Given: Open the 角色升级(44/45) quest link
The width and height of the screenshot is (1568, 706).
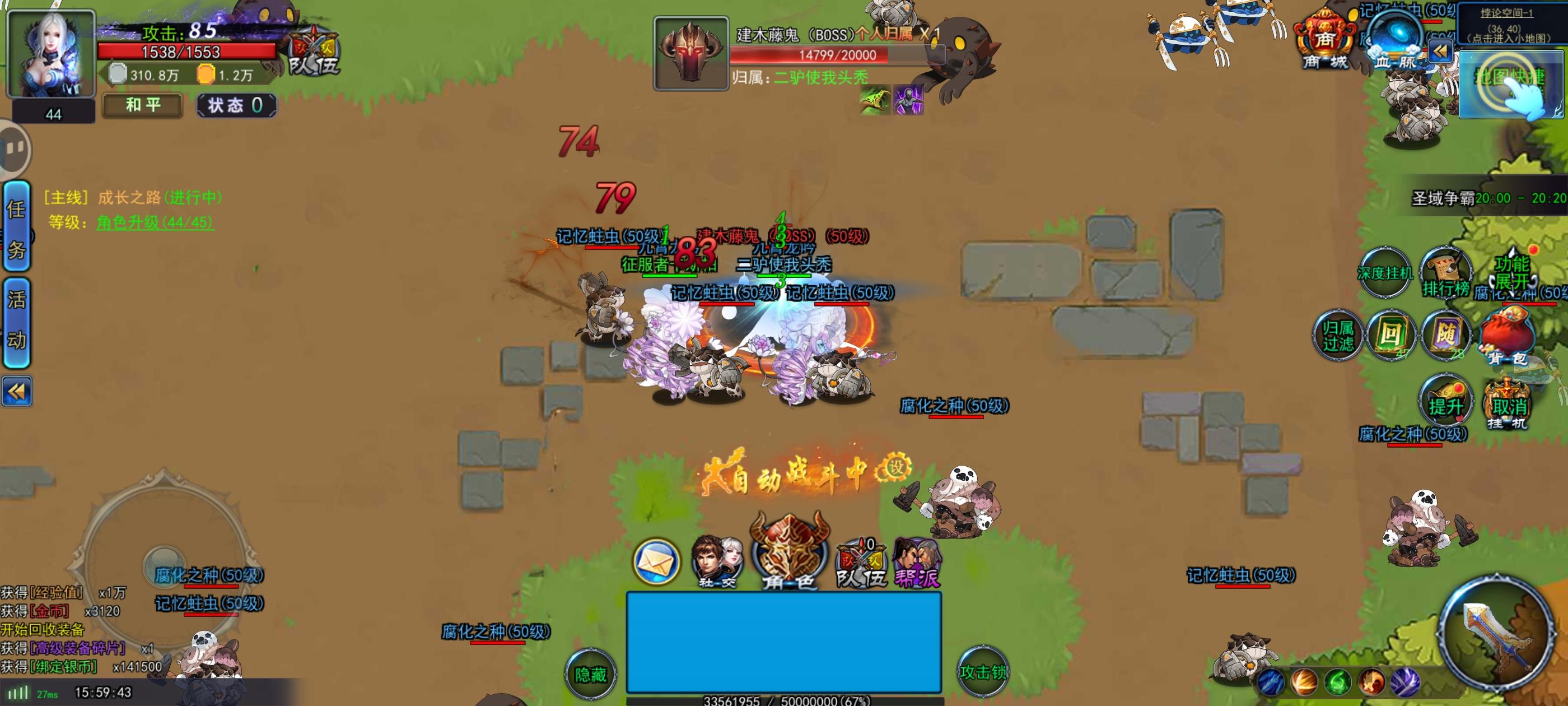Looking at the screenshot, I should pyautogui.click(x=155, y=223).
